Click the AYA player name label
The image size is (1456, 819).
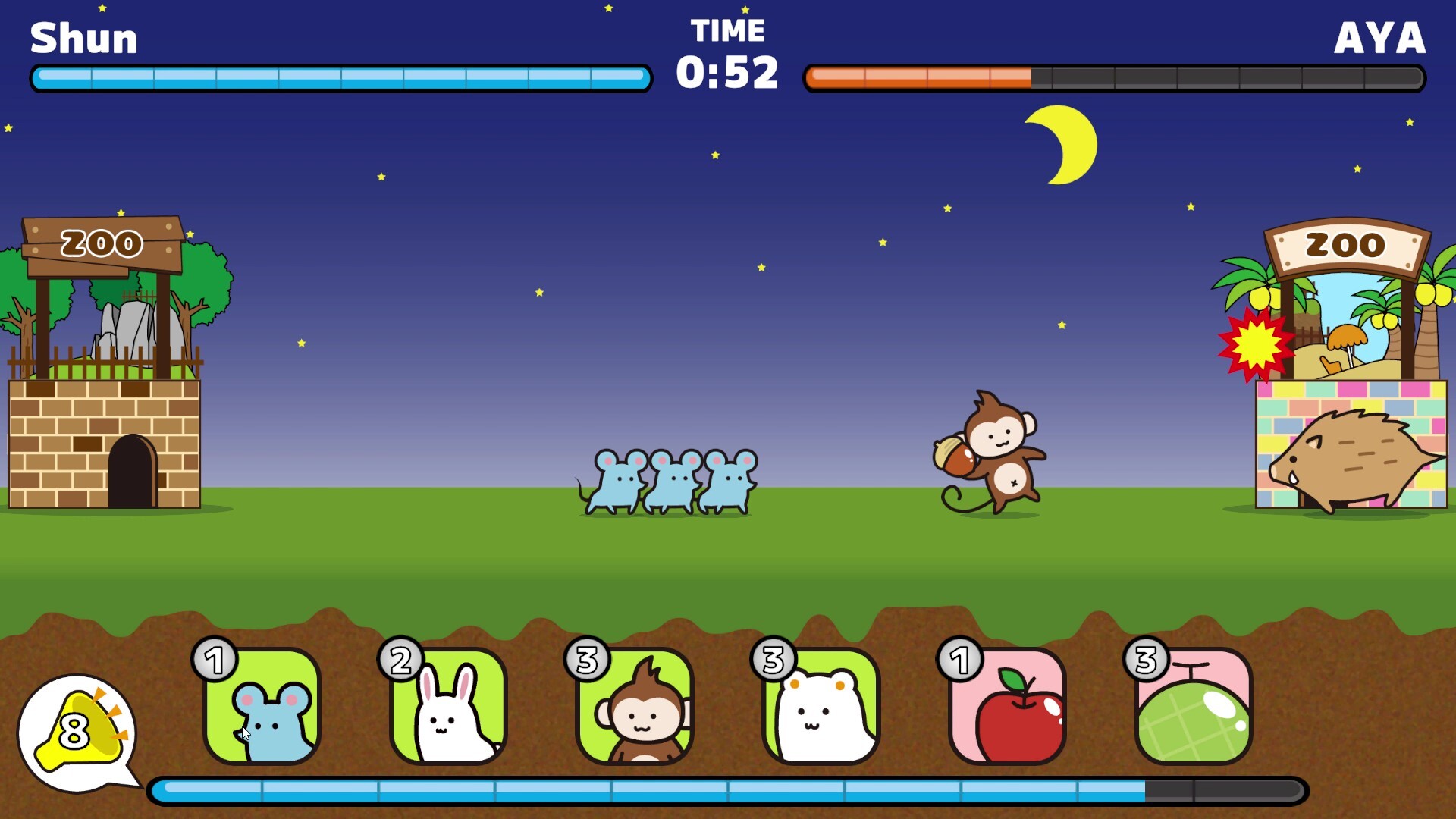(x=1380, y=38)
